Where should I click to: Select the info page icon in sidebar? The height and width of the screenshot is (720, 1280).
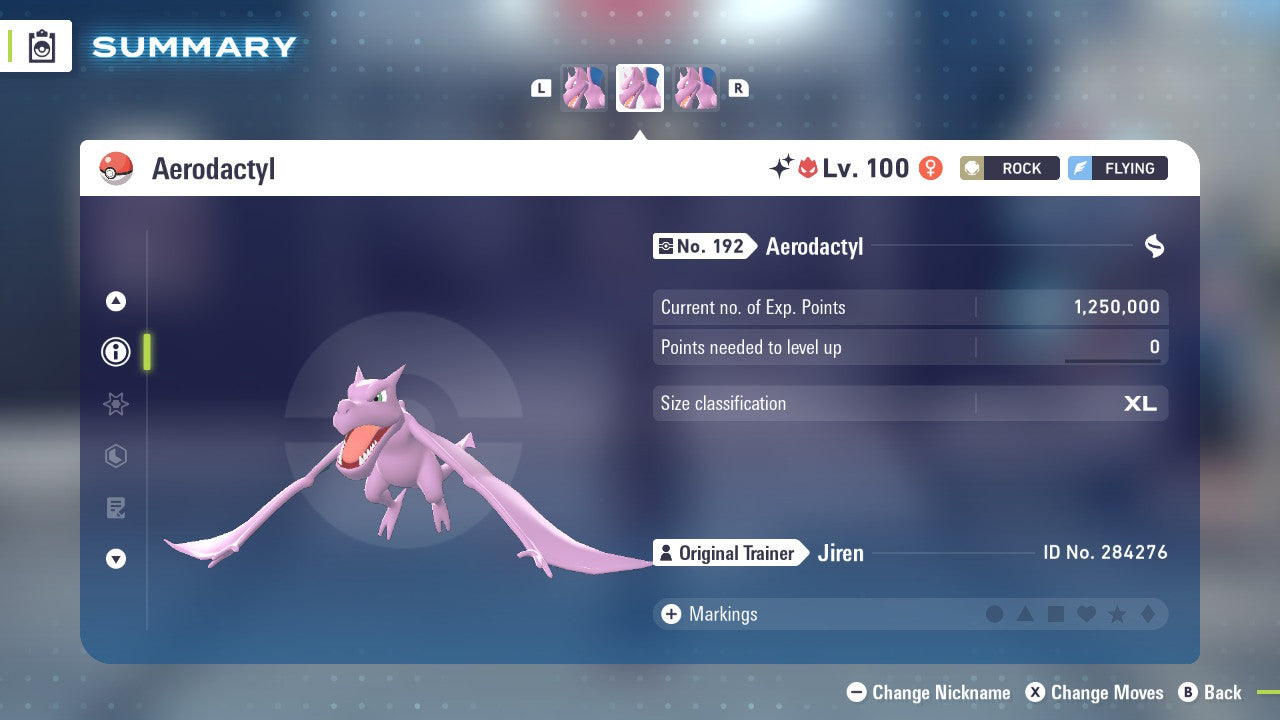[115, 351]
